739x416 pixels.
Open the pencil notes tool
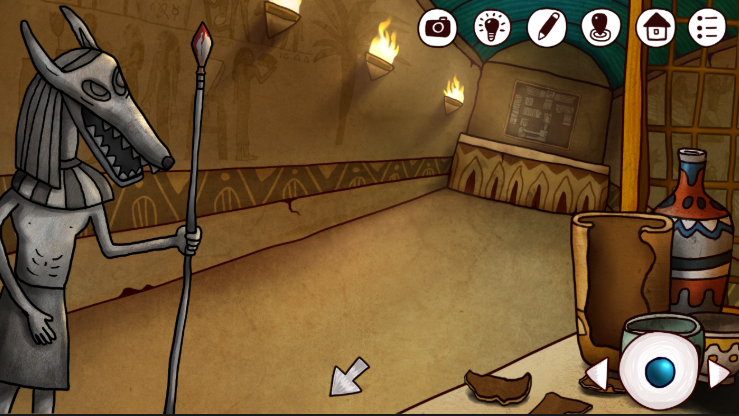tap(547, 27)
